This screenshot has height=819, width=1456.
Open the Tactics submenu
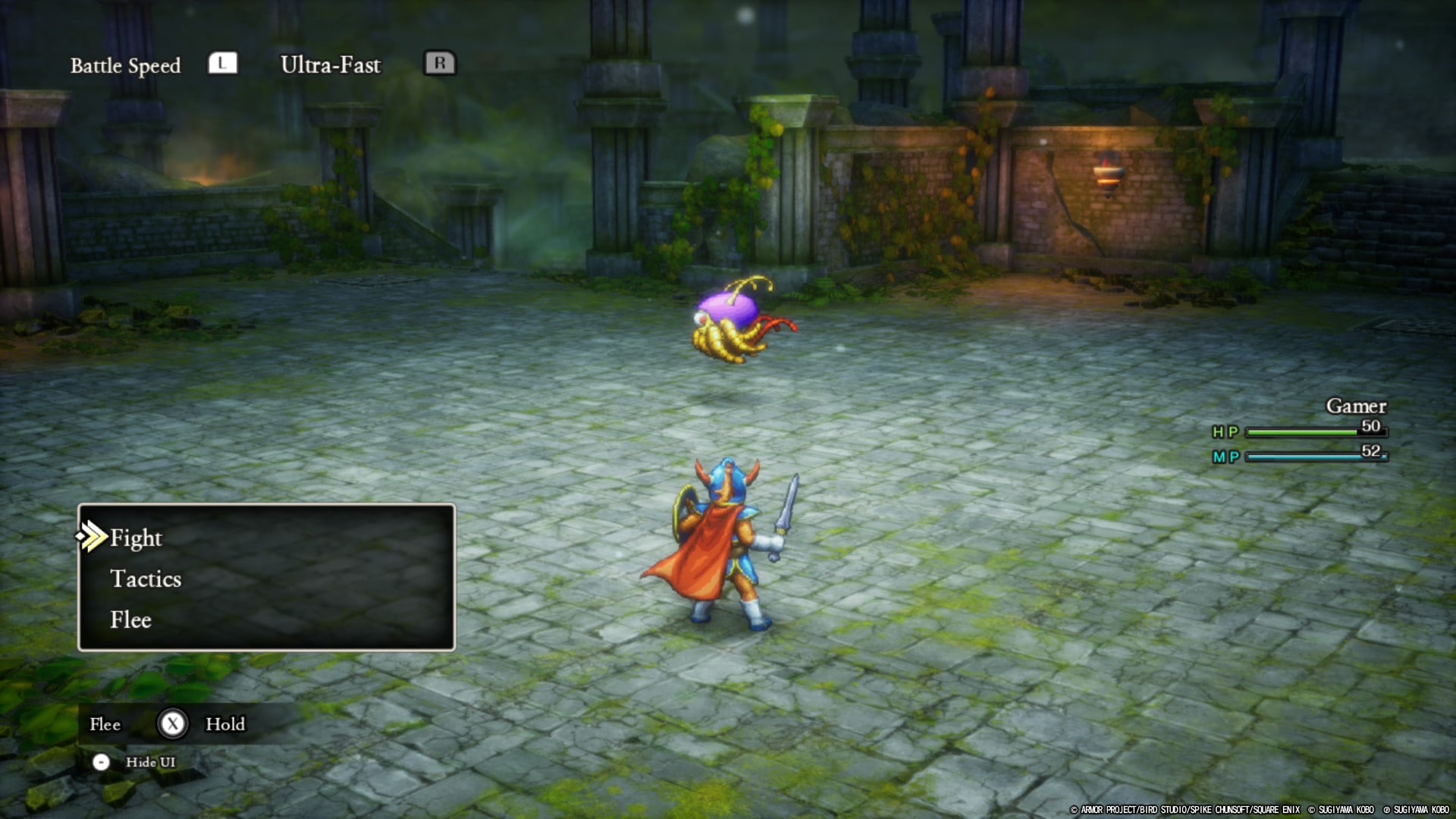146,579
